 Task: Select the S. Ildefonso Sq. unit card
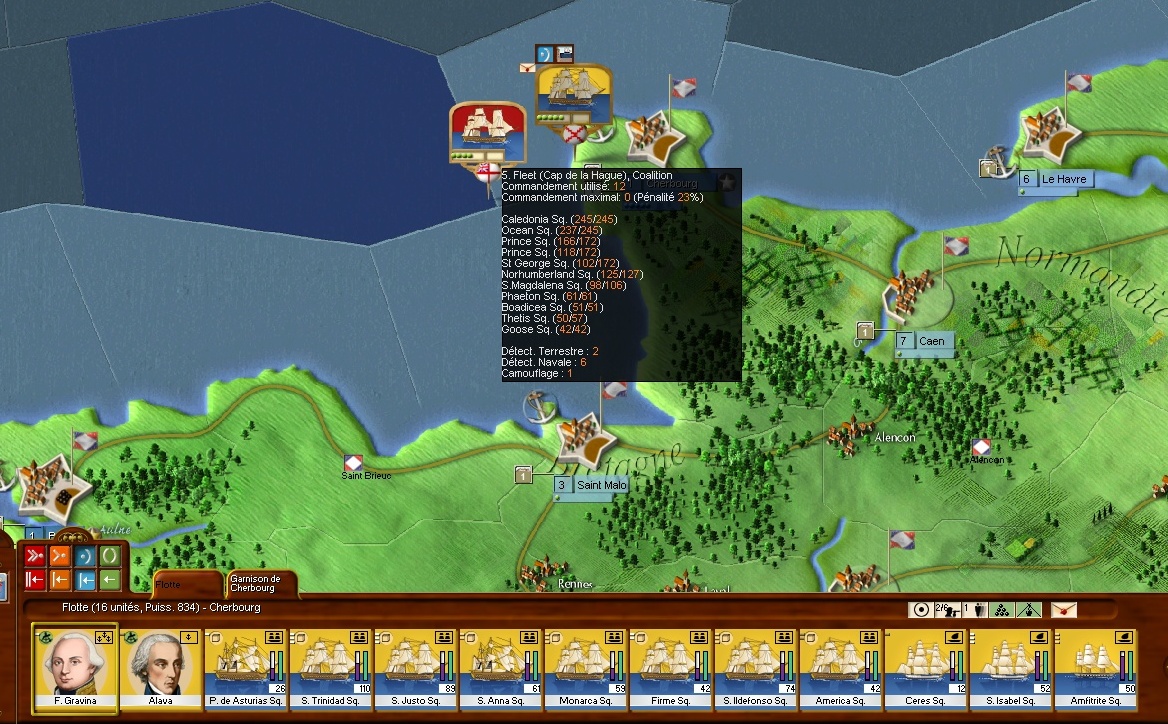(756, 668)
